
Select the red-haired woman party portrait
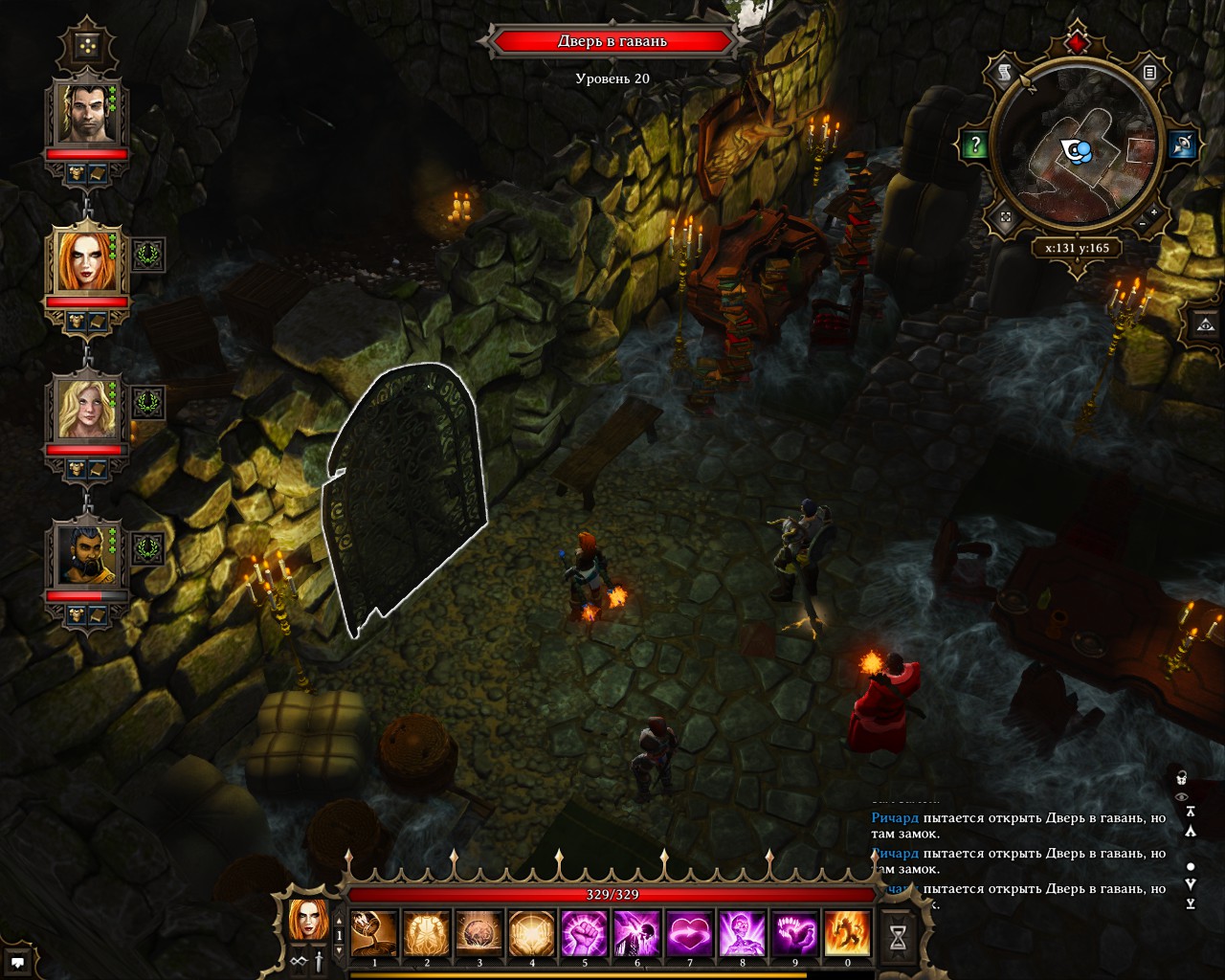click(86, 260)
